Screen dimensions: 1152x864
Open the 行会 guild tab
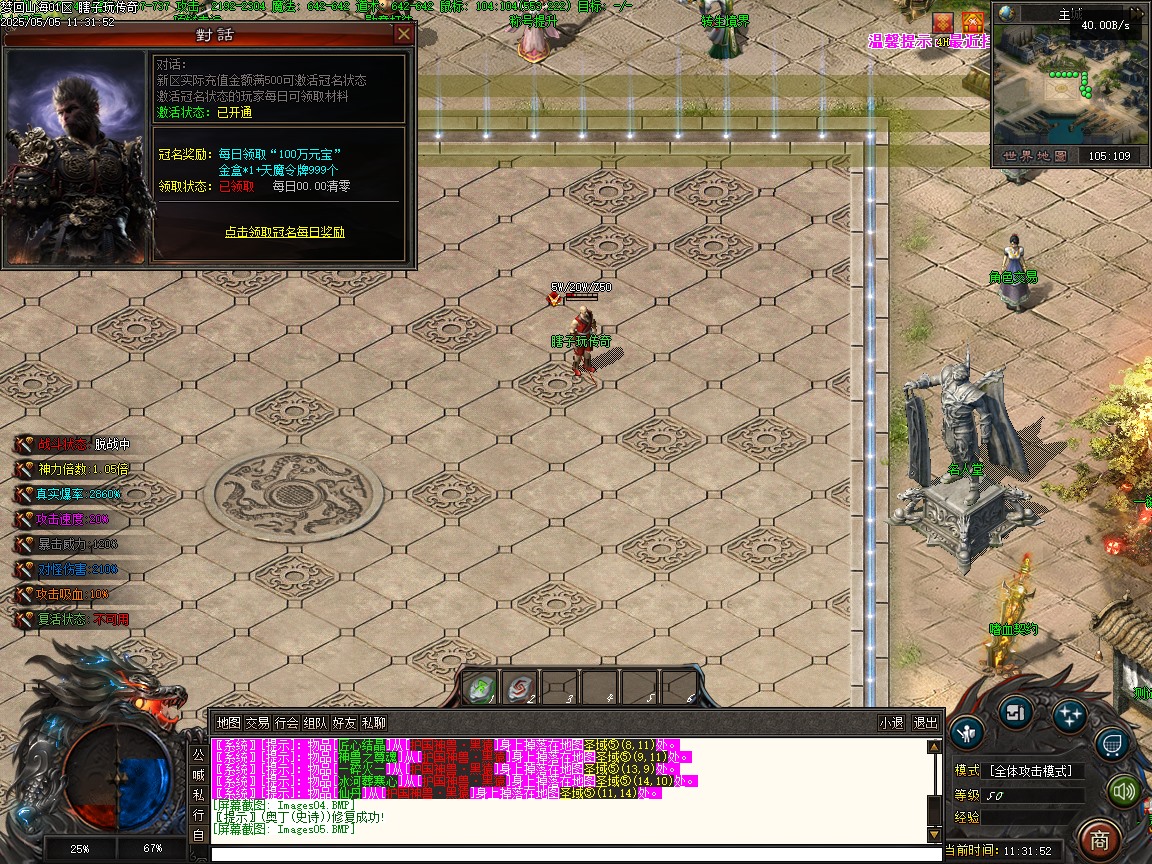(286, 723)
